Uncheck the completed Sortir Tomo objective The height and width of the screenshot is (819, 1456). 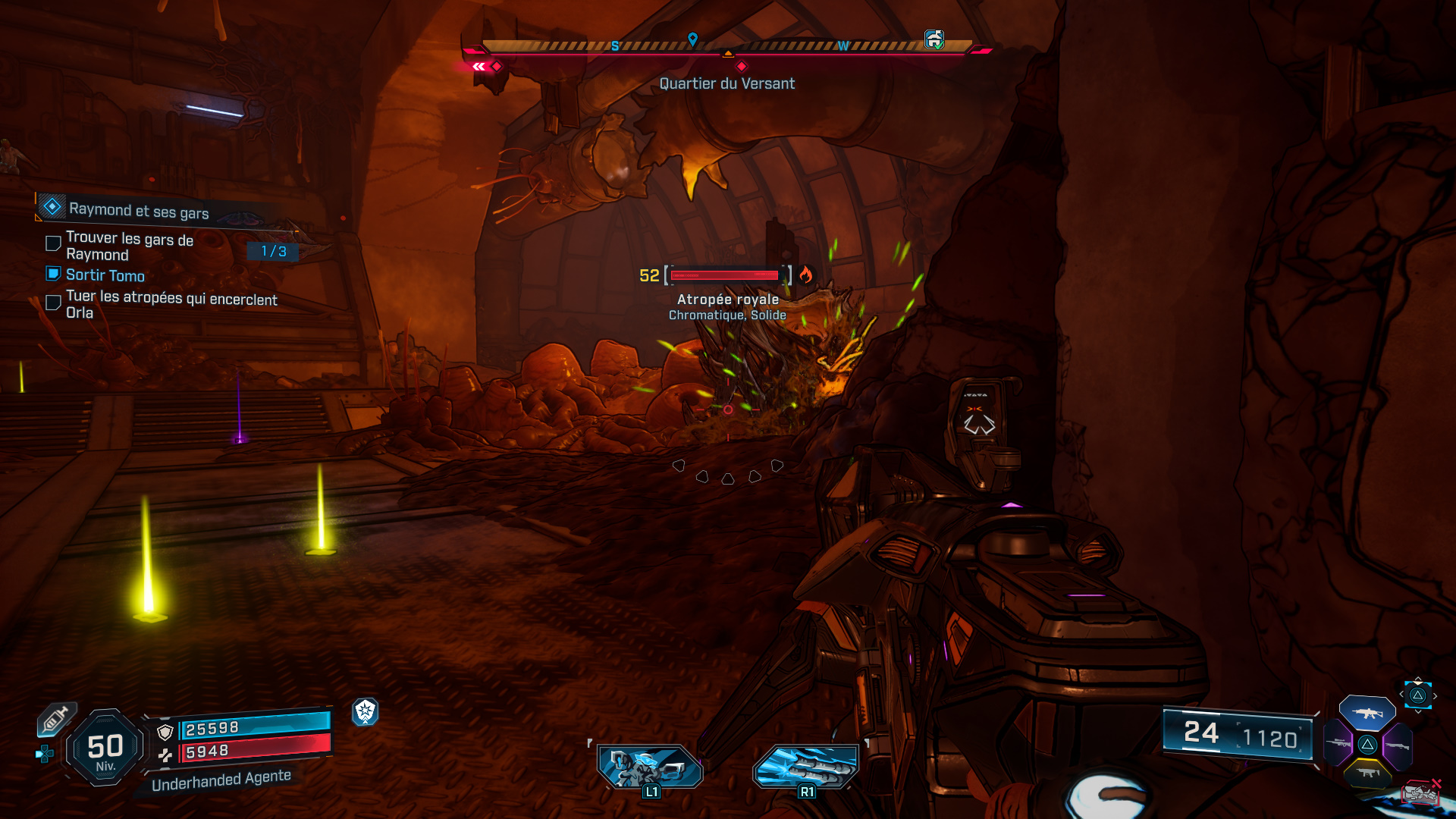coord(52,274)
